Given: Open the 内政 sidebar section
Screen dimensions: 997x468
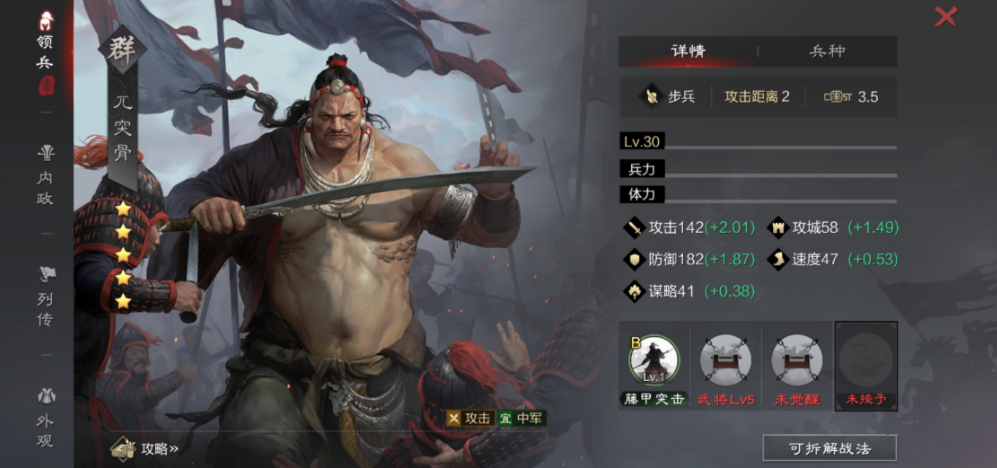Looking at the screenshot, I should coord(45,174).
